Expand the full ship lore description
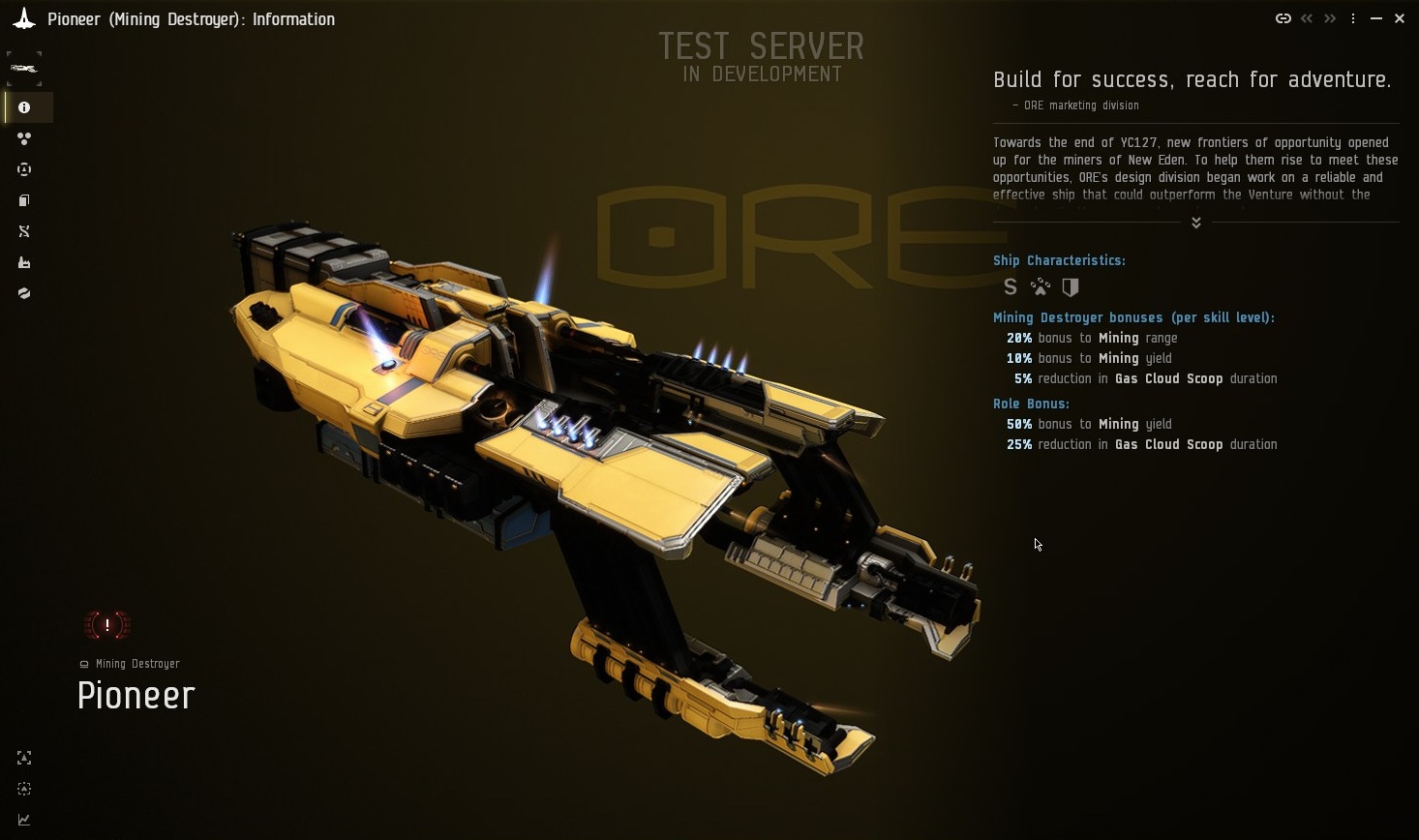This screenshot has height=840, width=1419. pyautogui.click(x=1195, y=222)
